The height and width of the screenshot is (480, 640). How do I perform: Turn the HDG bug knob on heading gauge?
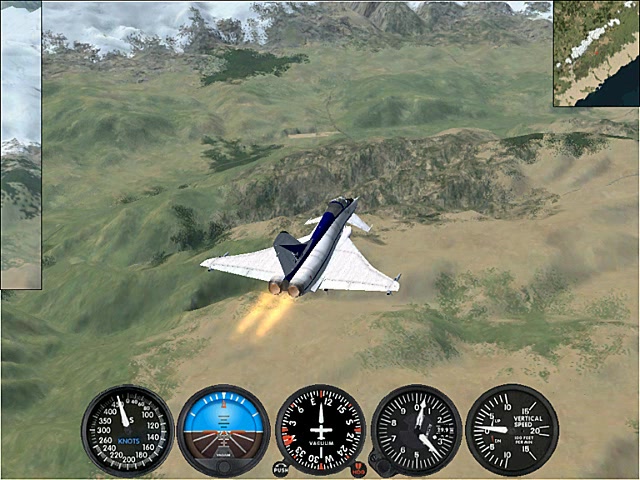[x=358, y=468]
